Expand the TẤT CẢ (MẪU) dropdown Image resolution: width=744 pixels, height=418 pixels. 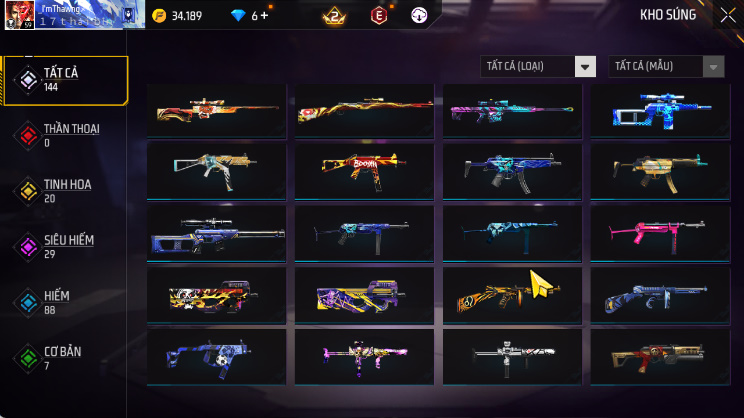tap(666, 66)
